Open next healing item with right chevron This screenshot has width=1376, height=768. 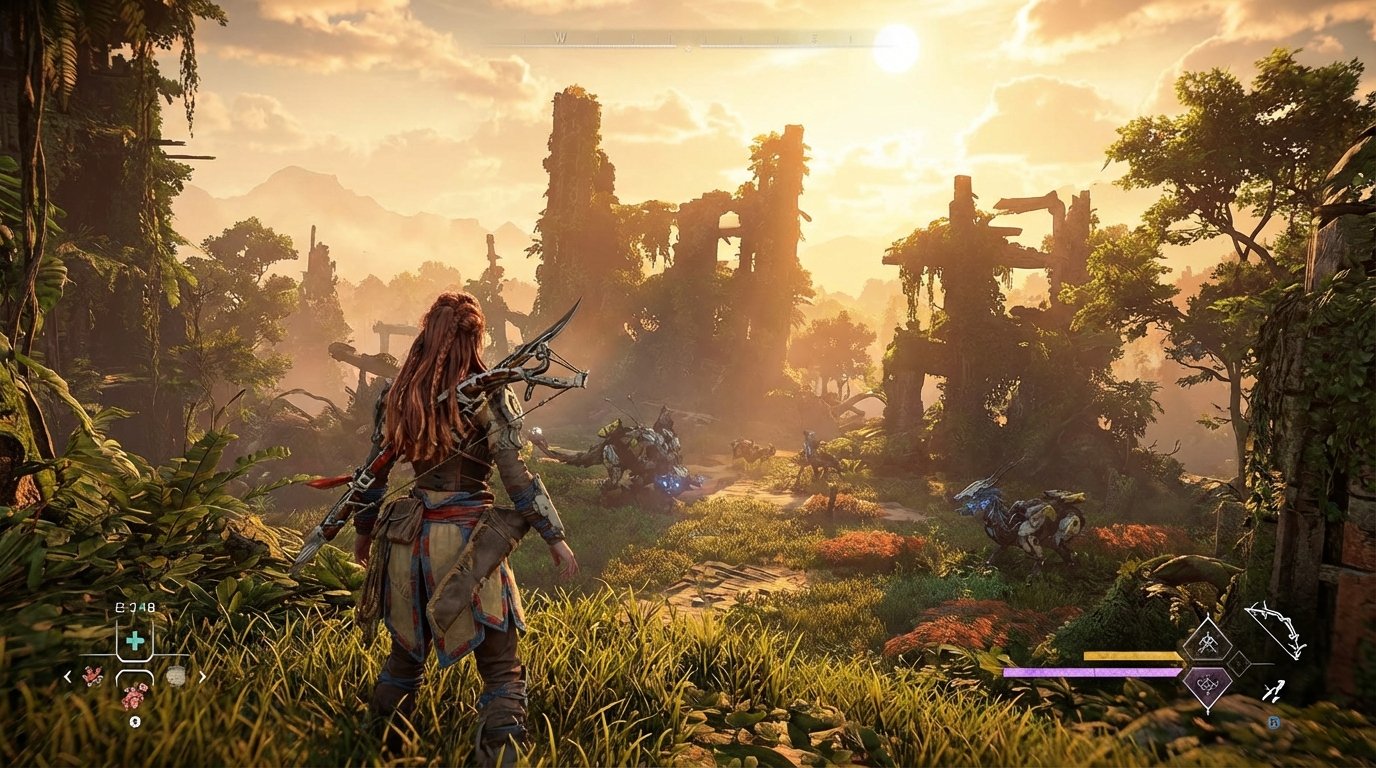click(x=203, y=676)
